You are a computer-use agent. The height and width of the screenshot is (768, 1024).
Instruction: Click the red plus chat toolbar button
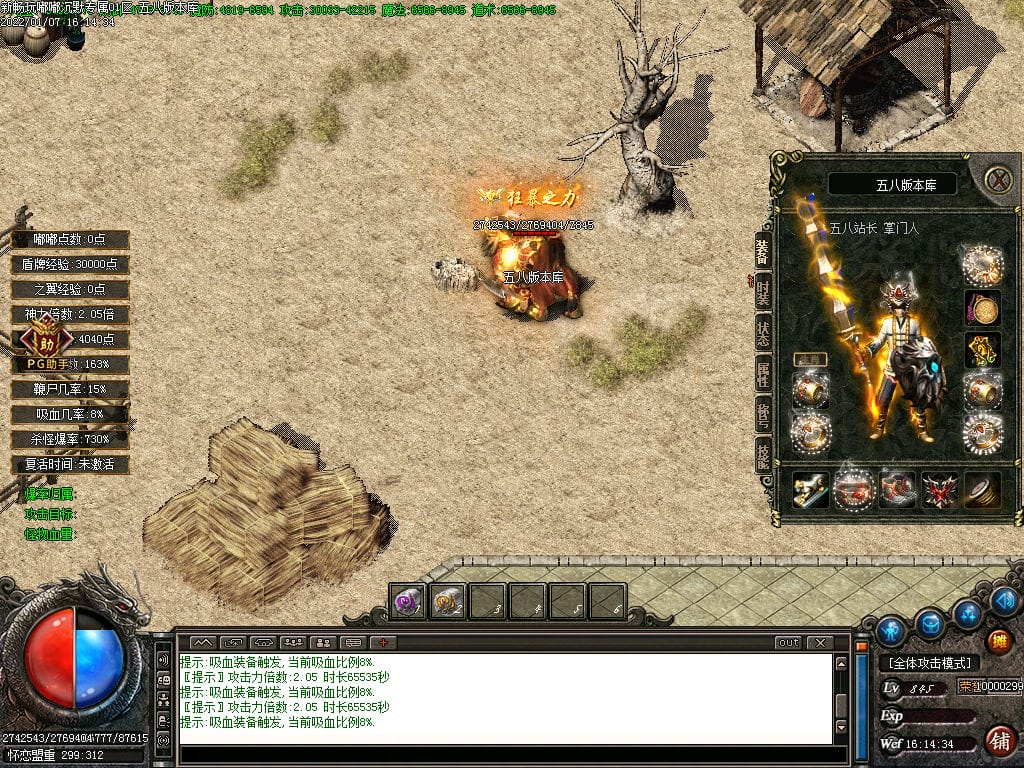click(x=383, y=642)
